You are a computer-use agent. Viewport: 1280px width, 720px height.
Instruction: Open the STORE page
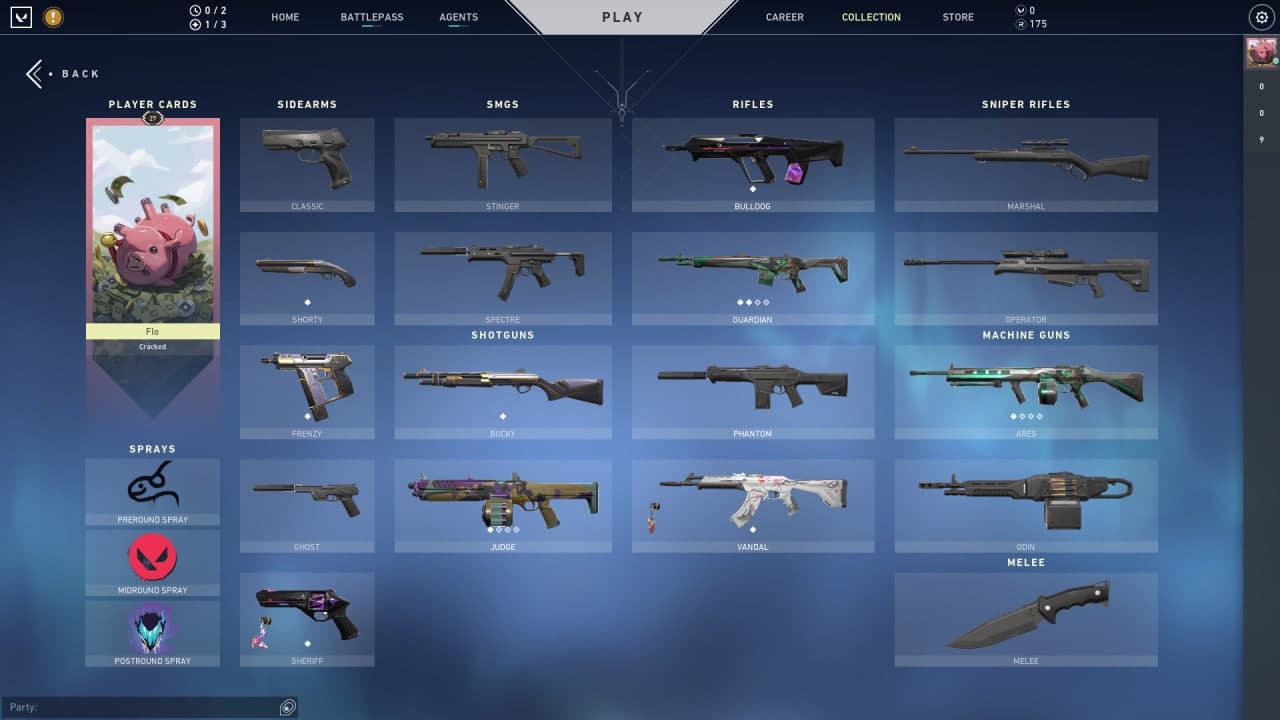pos(957,16)
